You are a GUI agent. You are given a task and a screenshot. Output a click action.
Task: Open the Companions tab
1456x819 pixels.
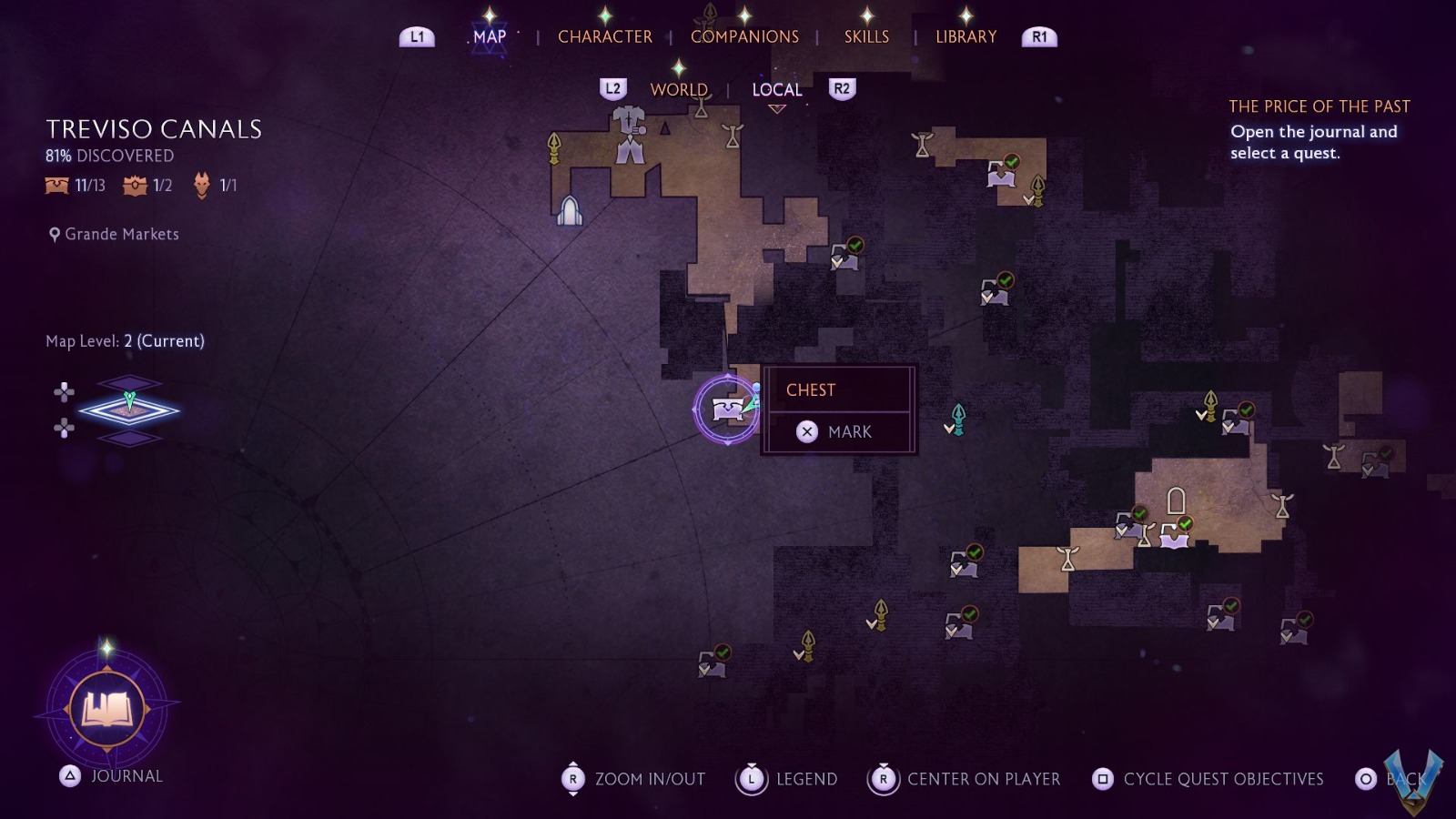tap(744, 36)
